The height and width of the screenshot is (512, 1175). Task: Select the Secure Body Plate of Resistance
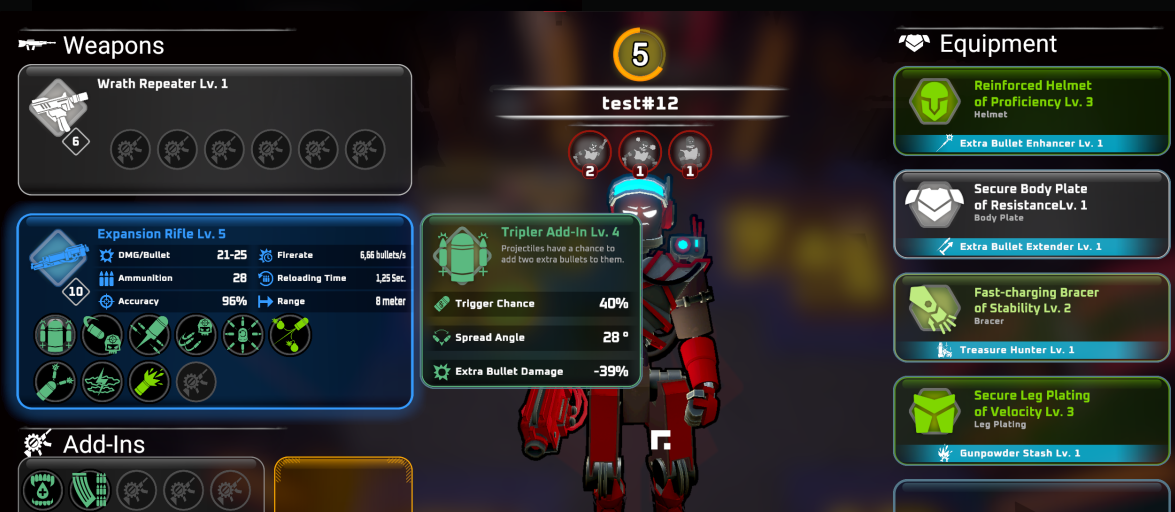[x=1031, y=214]
